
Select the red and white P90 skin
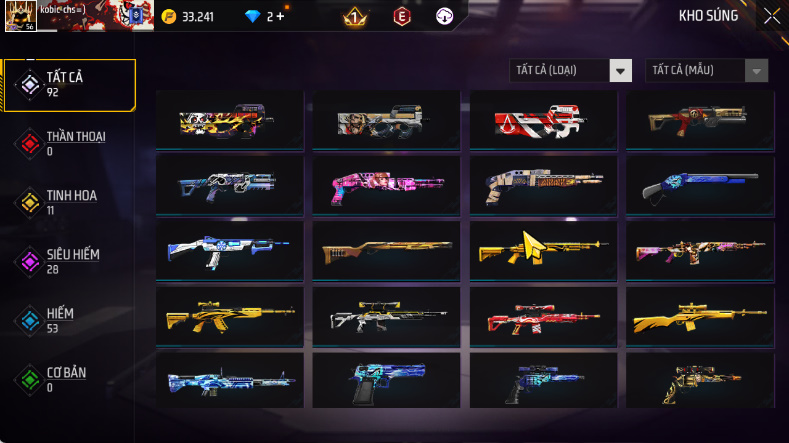[546, 122]
